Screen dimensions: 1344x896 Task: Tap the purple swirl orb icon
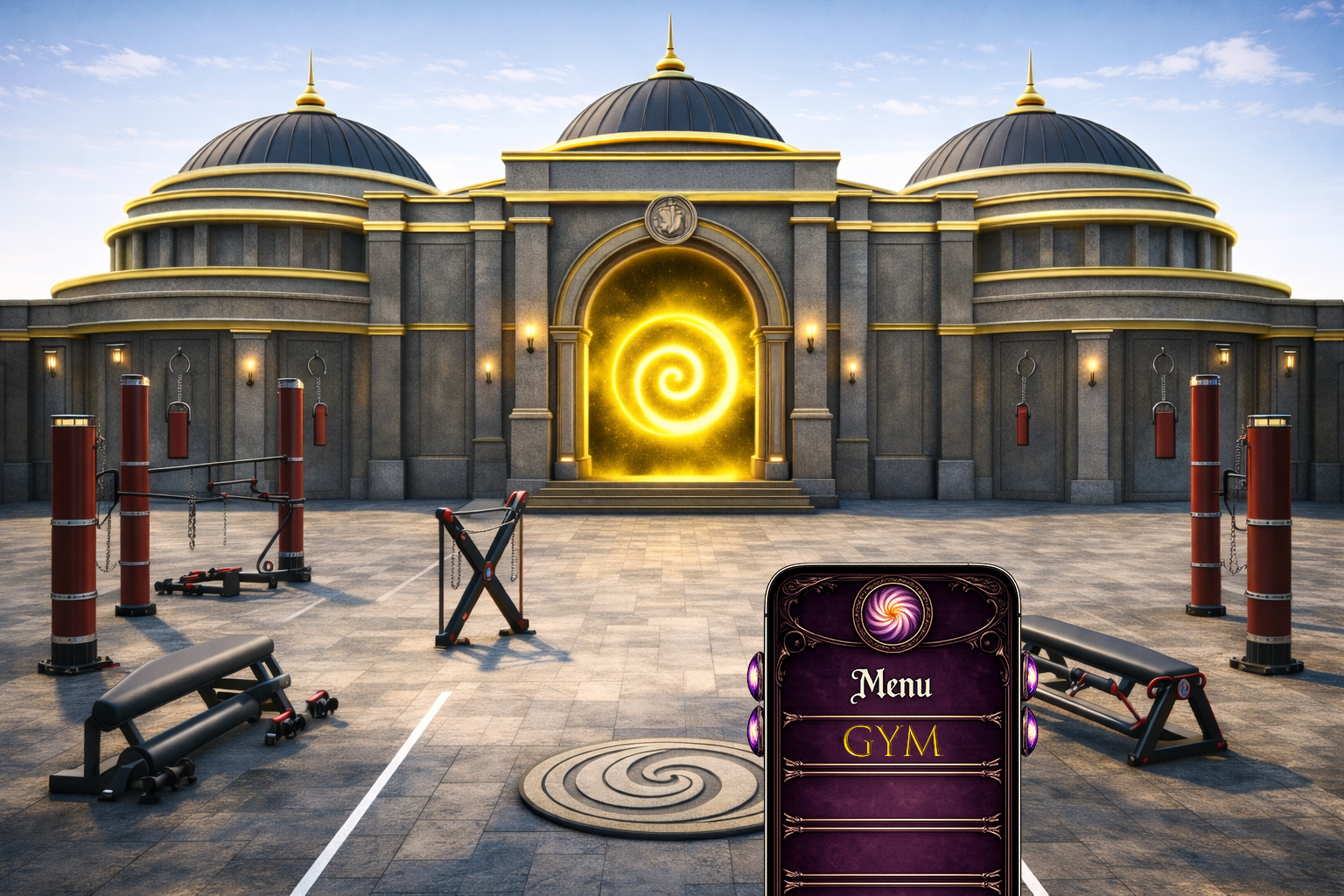click(x=892, y=611)
